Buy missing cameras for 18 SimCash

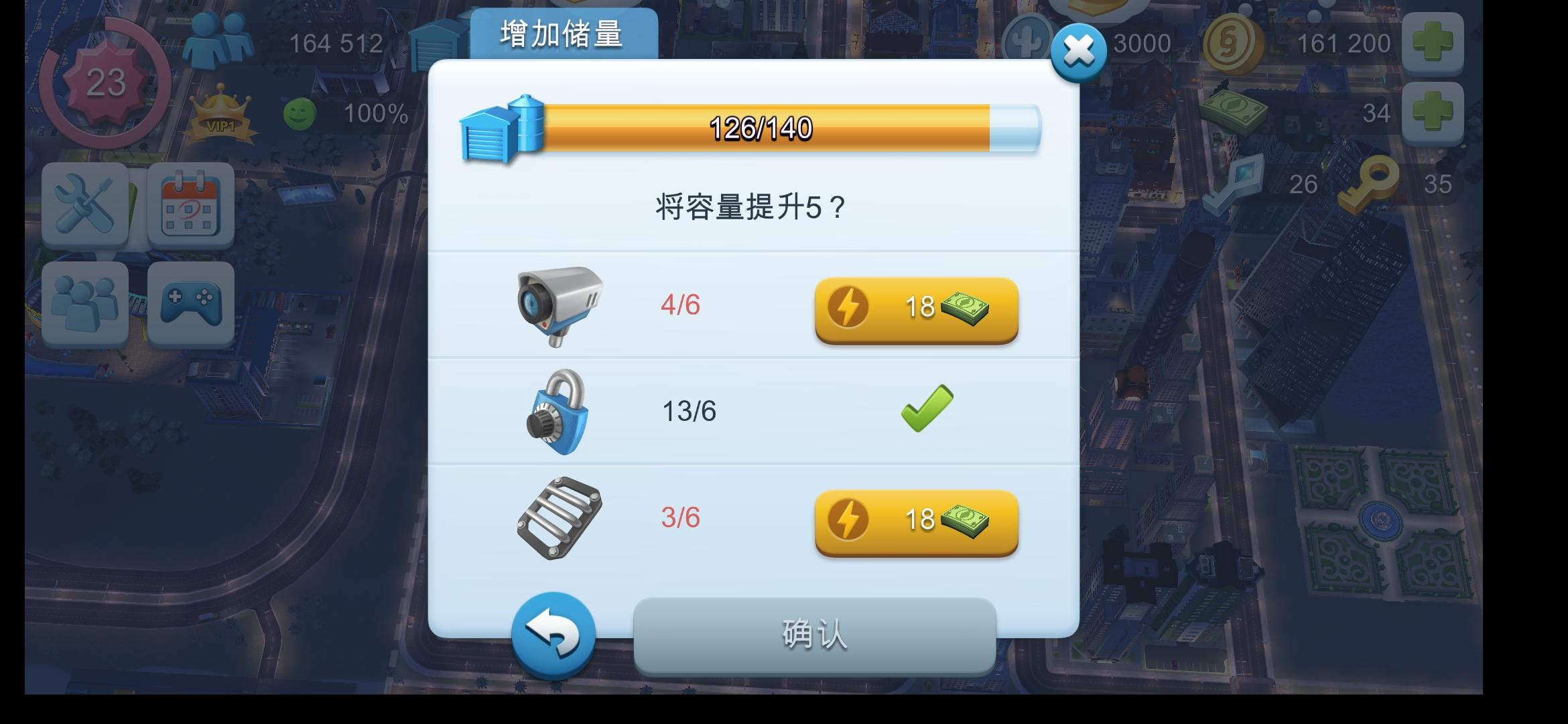pos(915,310)
